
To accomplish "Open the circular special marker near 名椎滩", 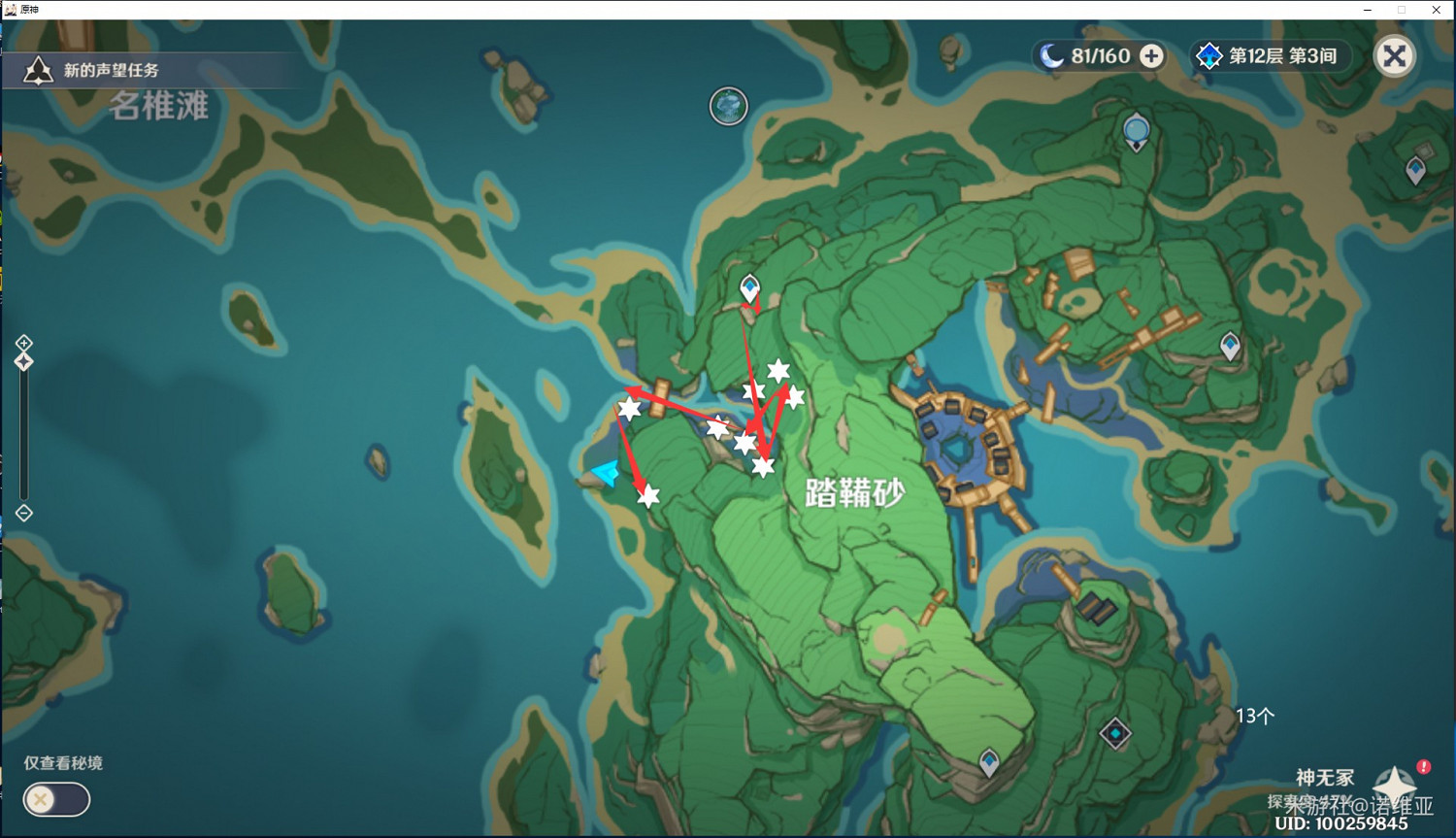I will [728, 107].
